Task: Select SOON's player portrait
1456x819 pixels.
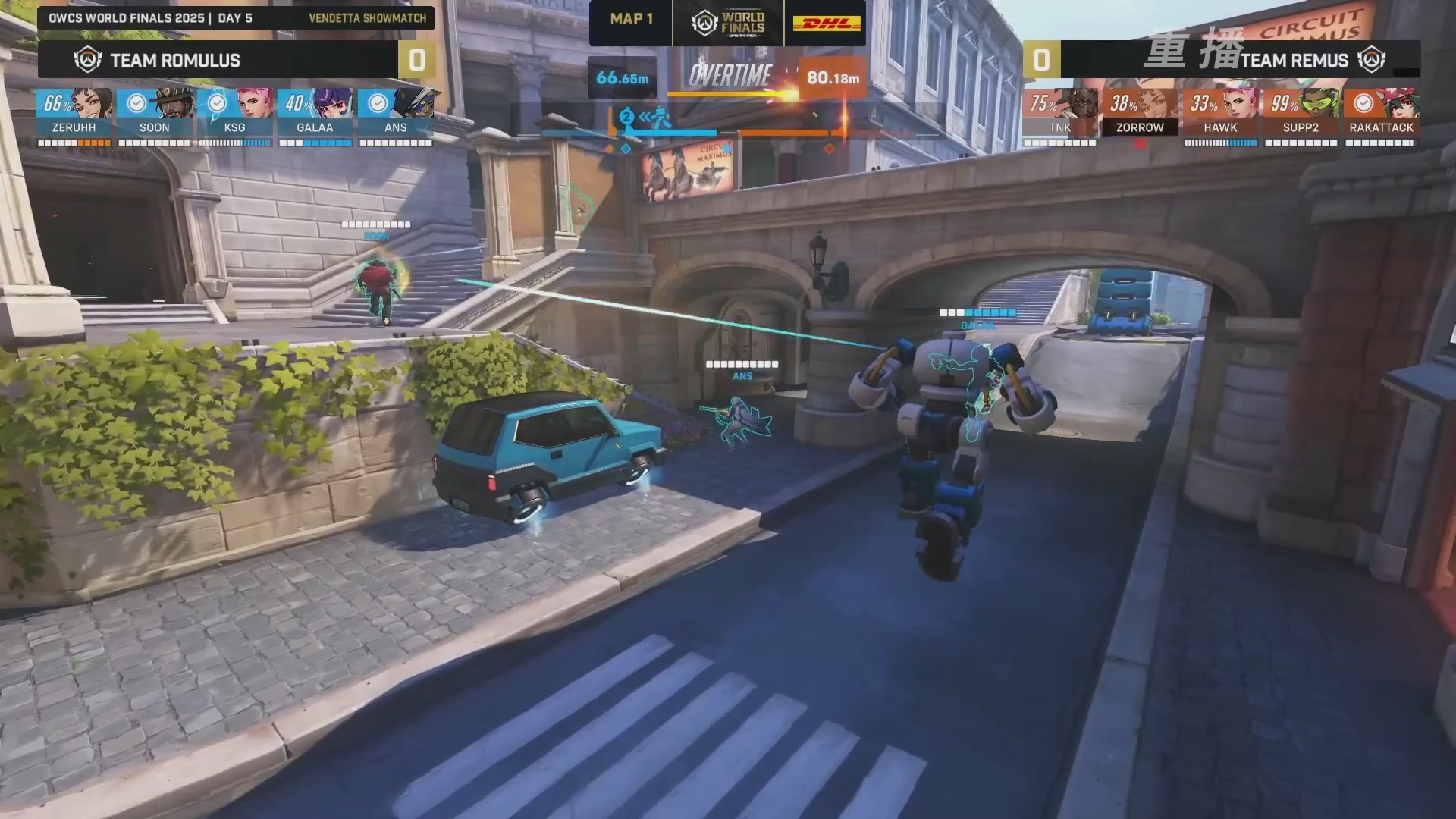Action: [155, 105]
